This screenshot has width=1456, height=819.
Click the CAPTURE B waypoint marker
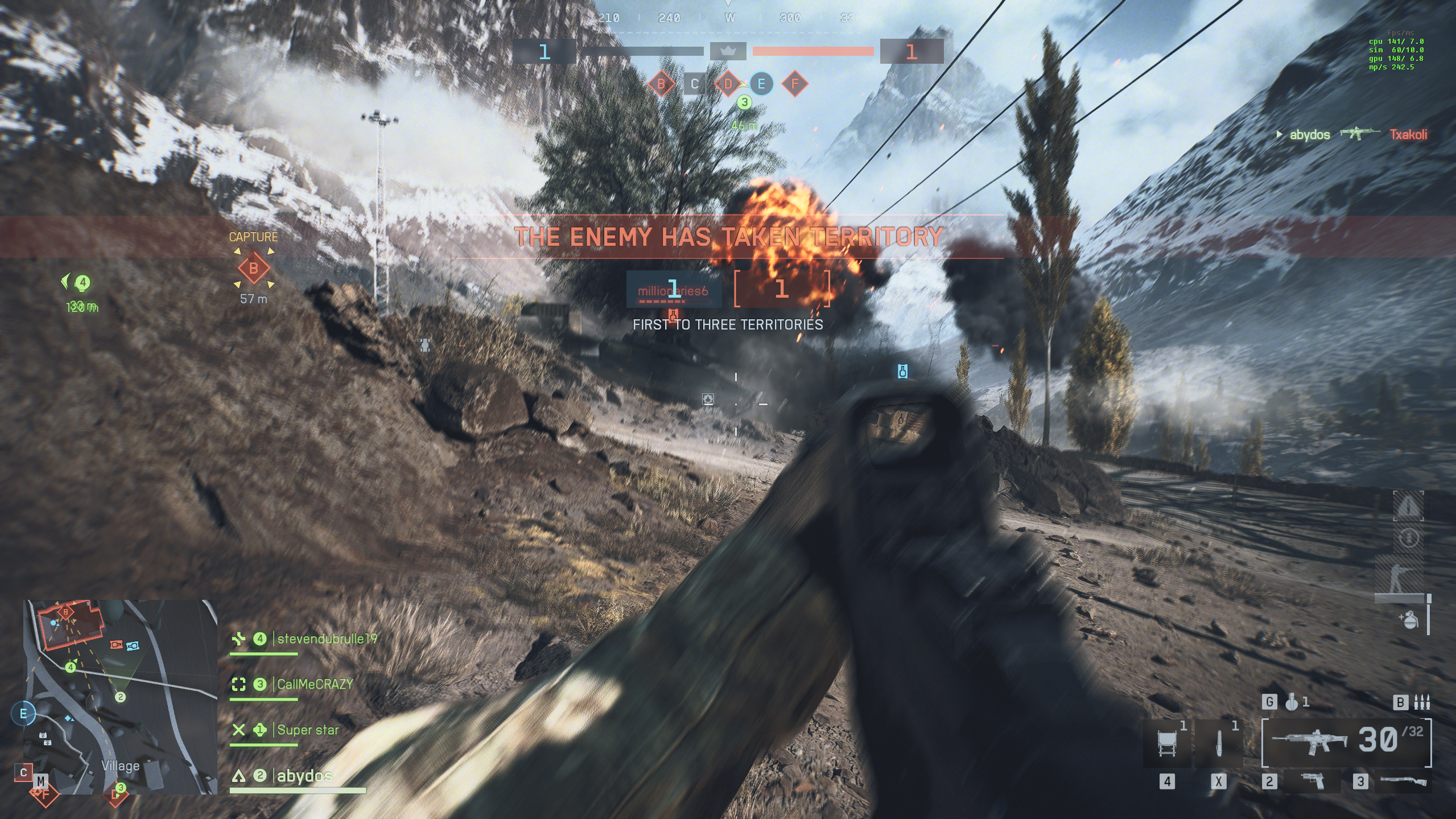point(253,268)
